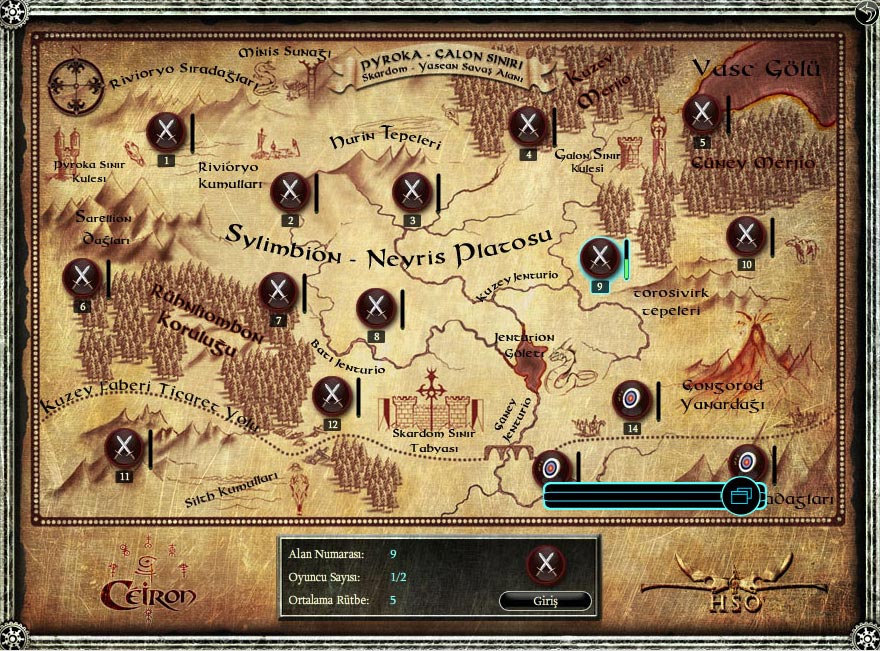The image size is (880, 651).
Task: Select battle area 4 near Galon Sınır Kulesi
Action: 528,126
